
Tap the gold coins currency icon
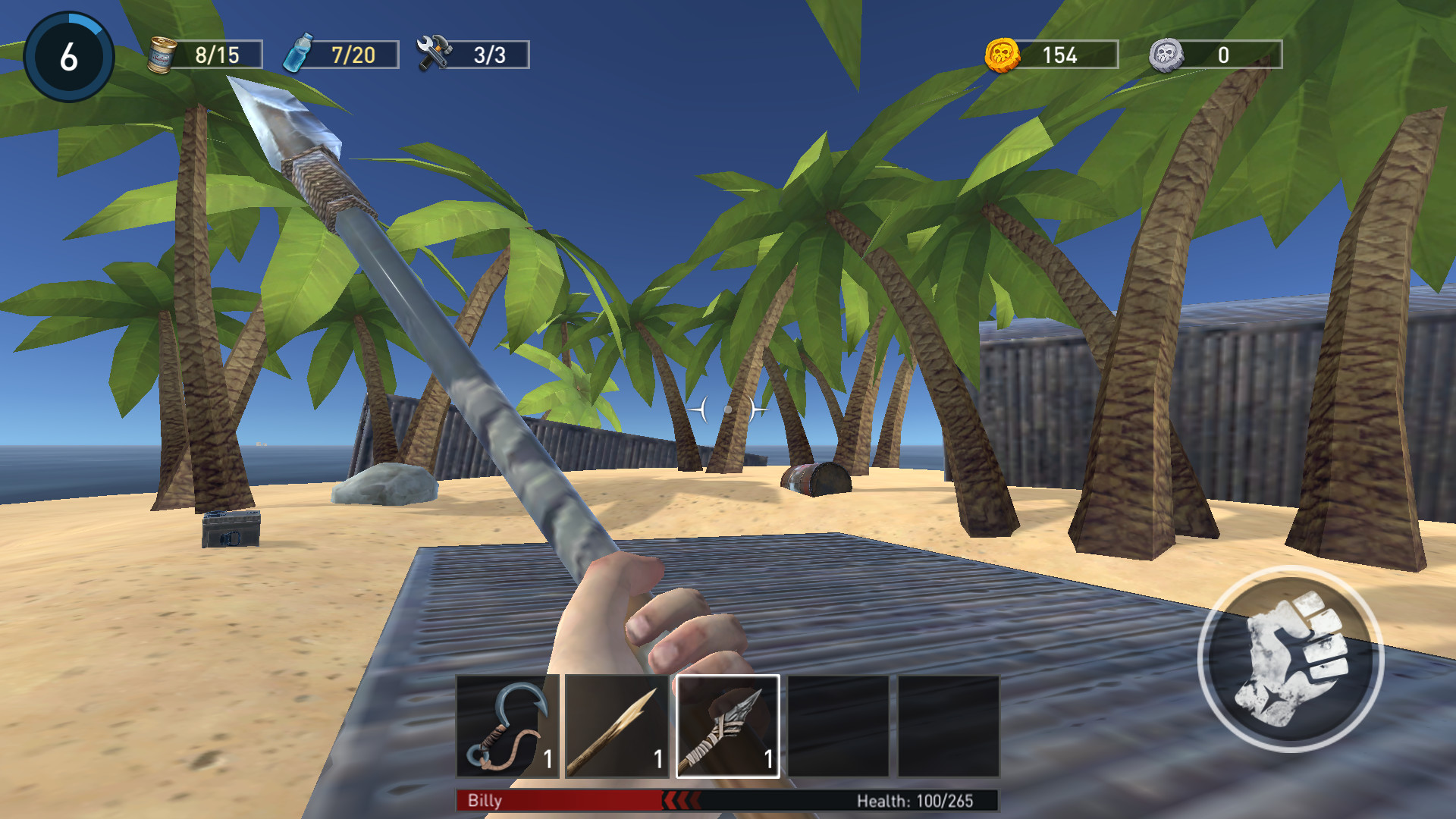click(x=1003, y=53)
